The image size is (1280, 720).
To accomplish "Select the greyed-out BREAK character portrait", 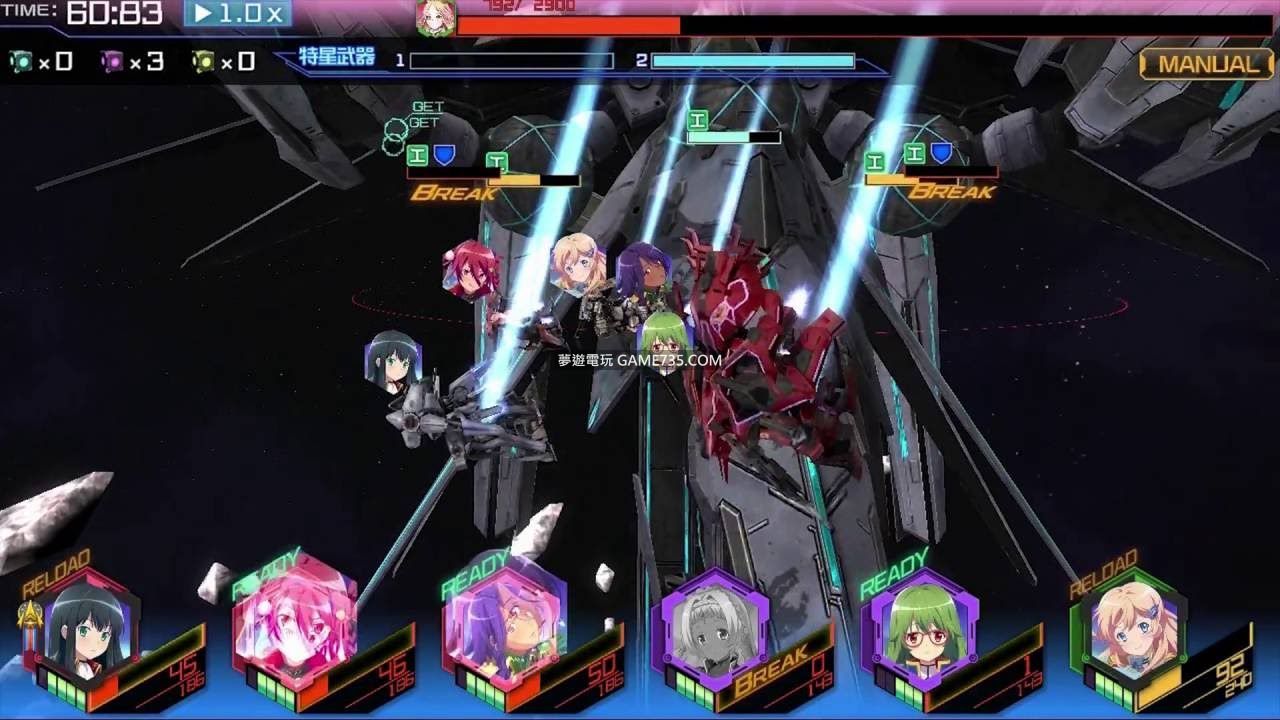I will click(x=712, y=630).
